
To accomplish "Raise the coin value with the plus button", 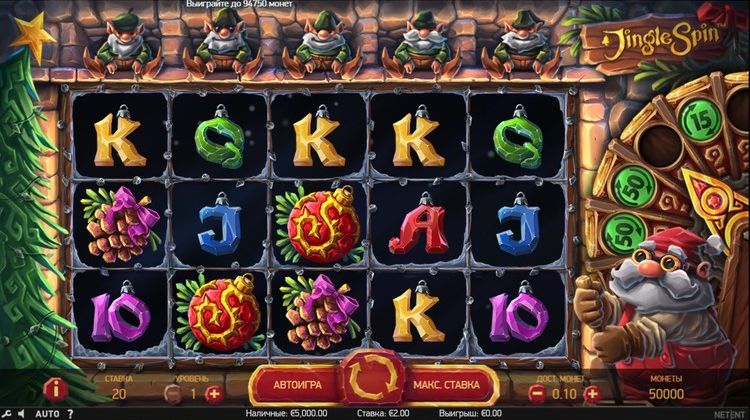I will click(592, 393).
